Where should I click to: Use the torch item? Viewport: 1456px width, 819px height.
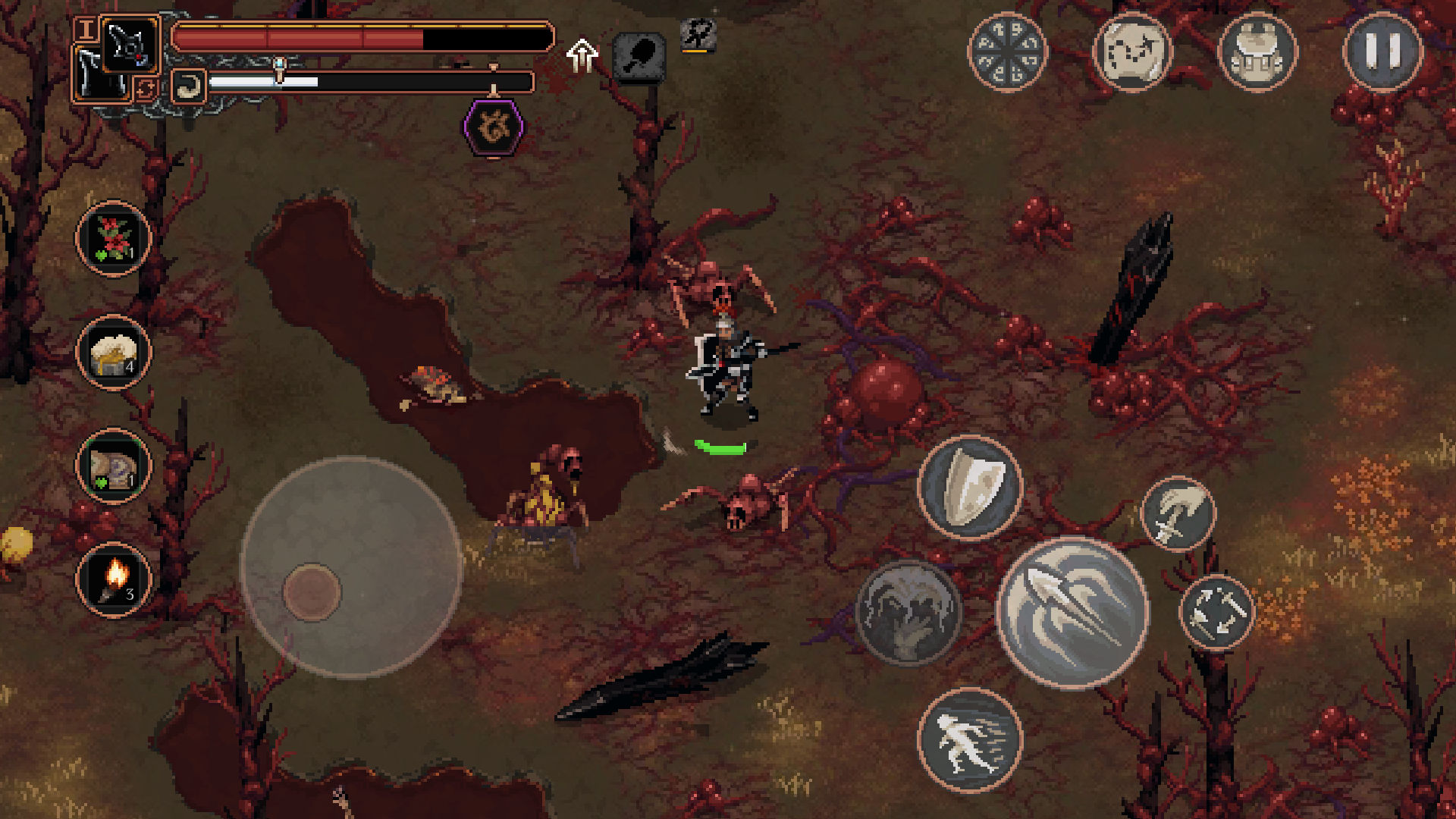pos(114,579)
